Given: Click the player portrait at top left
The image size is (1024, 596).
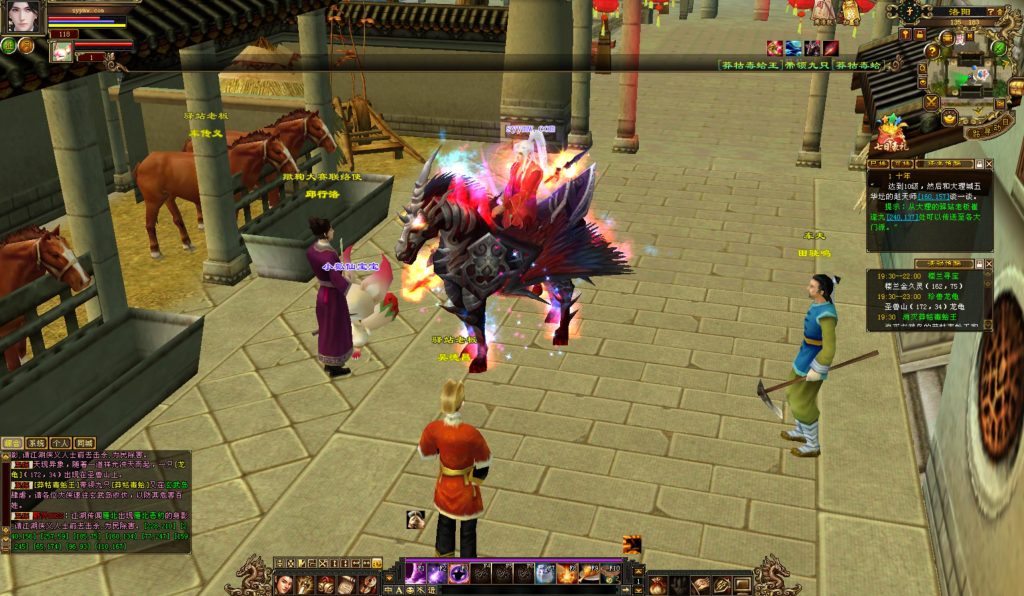Looking at the screenshot, I should click(23, 17).
